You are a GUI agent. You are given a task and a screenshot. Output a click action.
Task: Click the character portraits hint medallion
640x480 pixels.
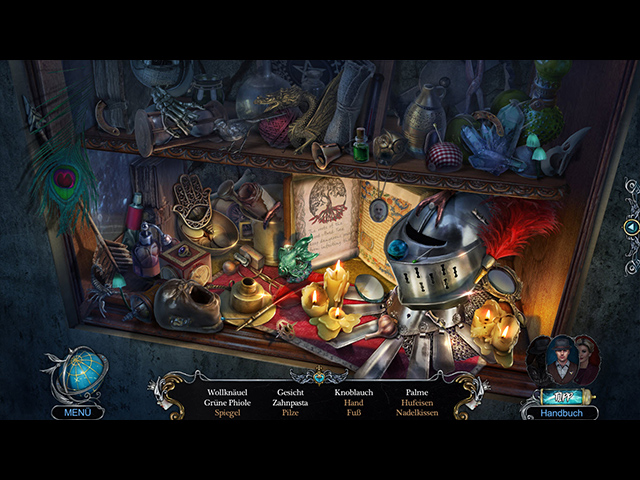coord(564,360)
